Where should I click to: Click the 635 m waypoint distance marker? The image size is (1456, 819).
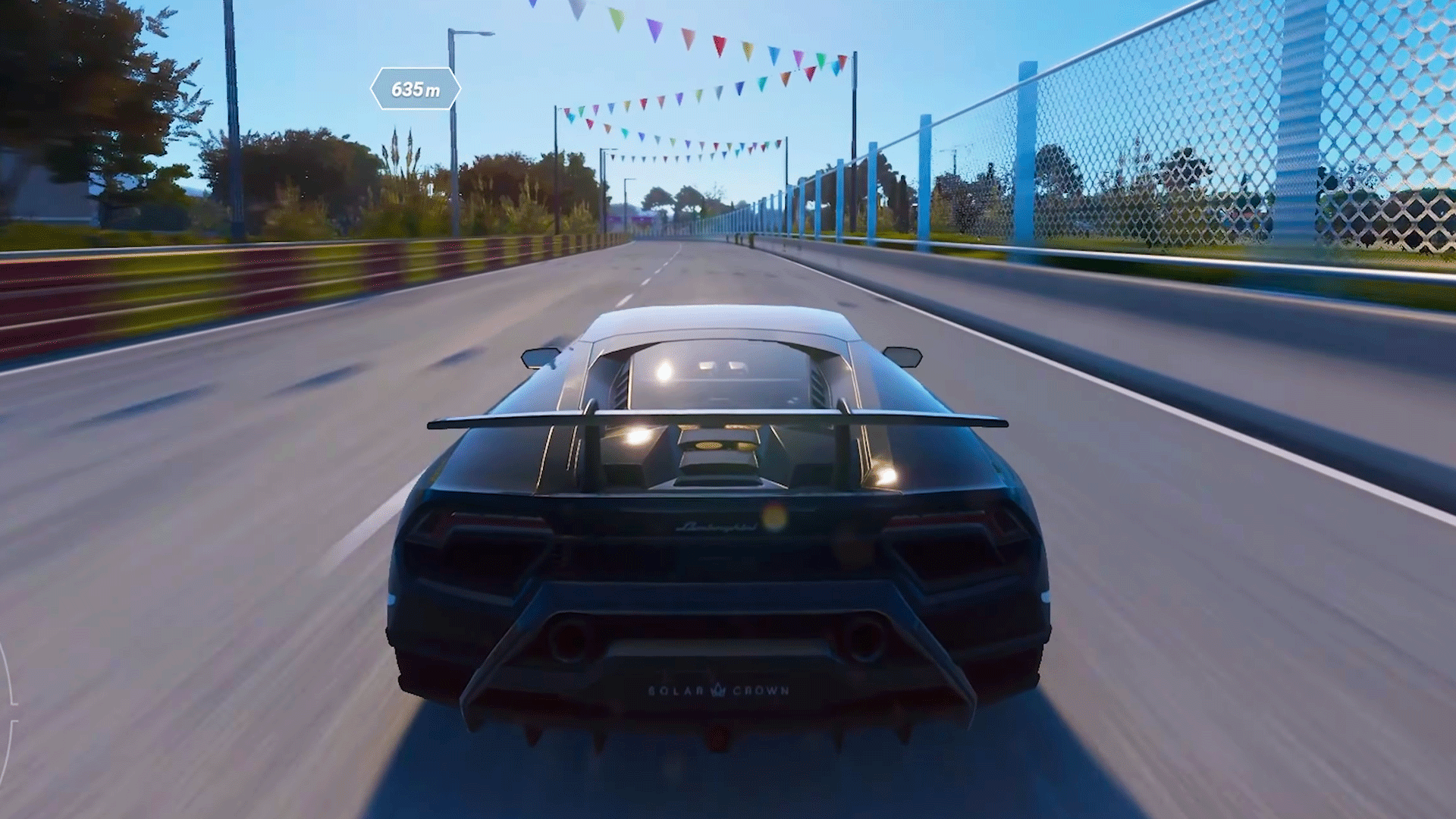tap(415, 89)
